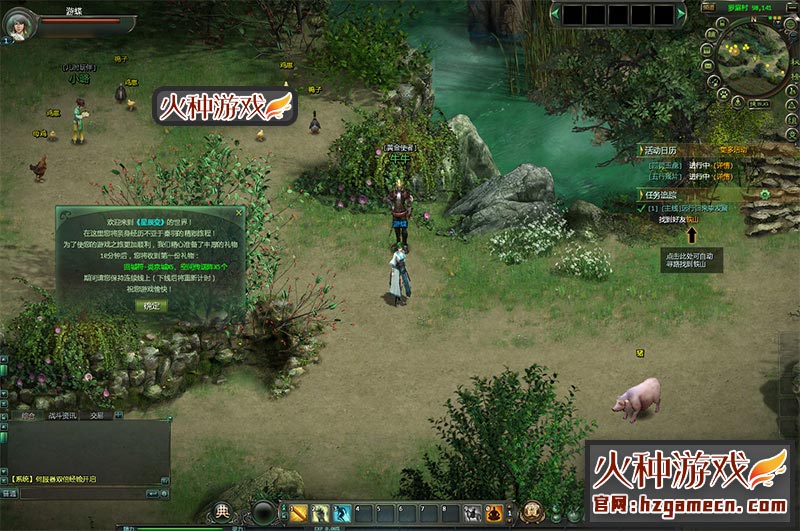Close the welcome message window
The image size is (800, 531).
tap(241, 213)
